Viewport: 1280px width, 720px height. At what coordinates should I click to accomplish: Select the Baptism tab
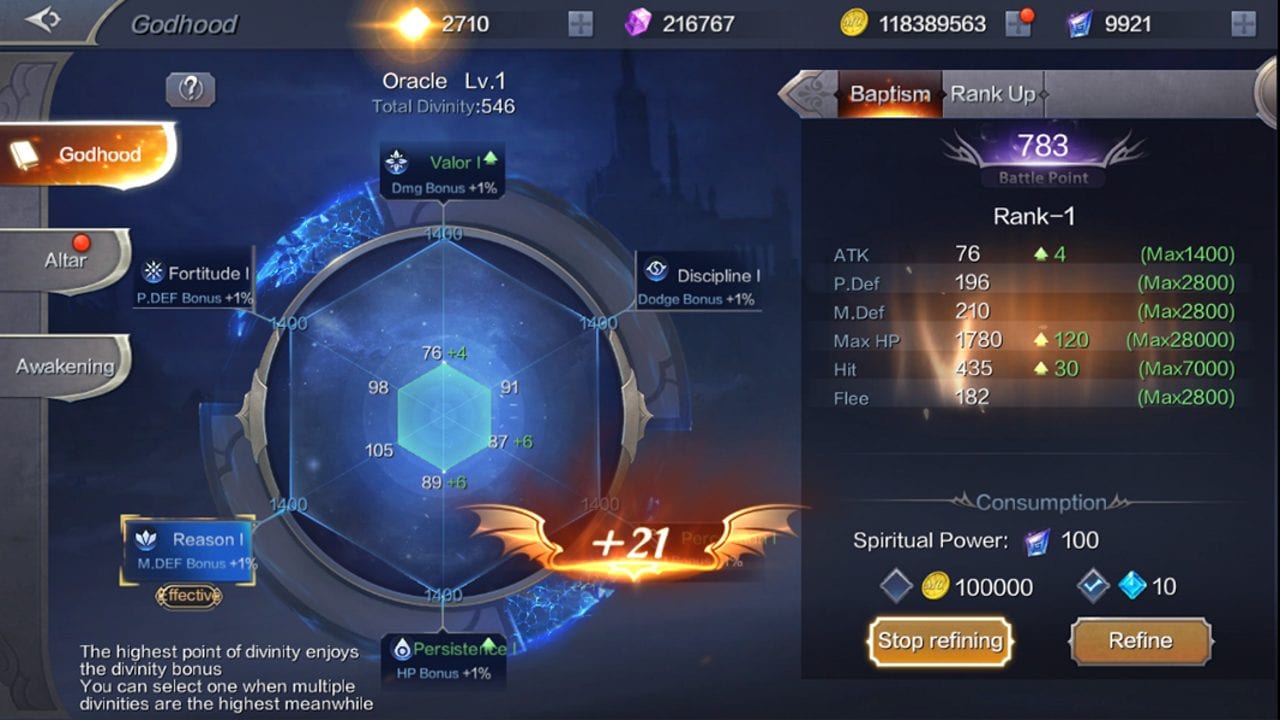click(x=889, y=95)
